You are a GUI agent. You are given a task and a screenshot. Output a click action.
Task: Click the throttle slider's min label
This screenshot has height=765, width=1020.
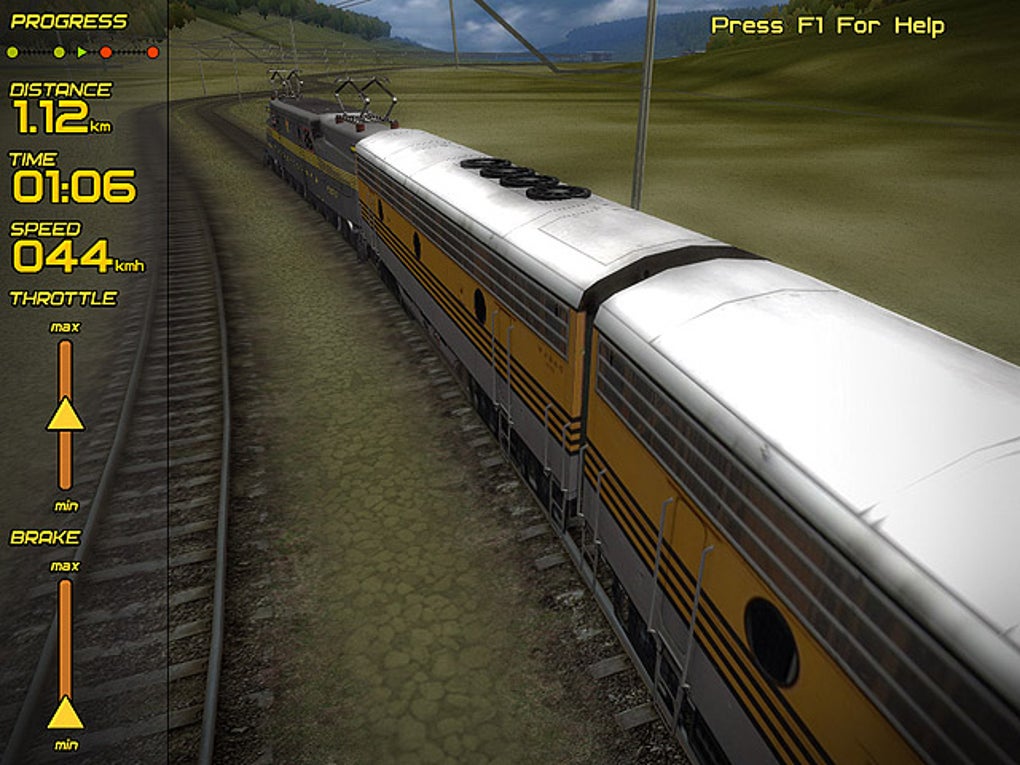click(65, 506)
